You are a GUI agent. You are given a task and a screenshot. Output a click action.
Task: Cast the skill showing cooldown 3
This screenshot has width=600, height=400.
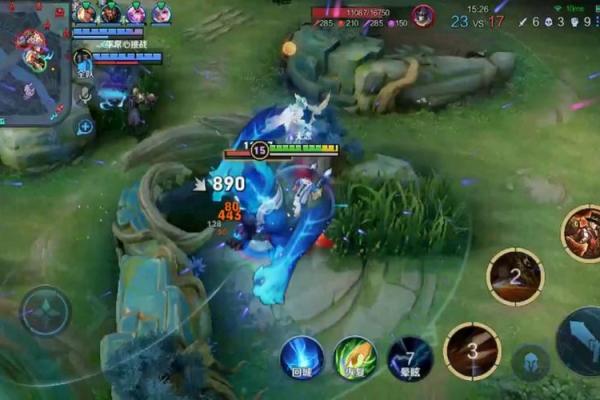click(x=471, y=351)
